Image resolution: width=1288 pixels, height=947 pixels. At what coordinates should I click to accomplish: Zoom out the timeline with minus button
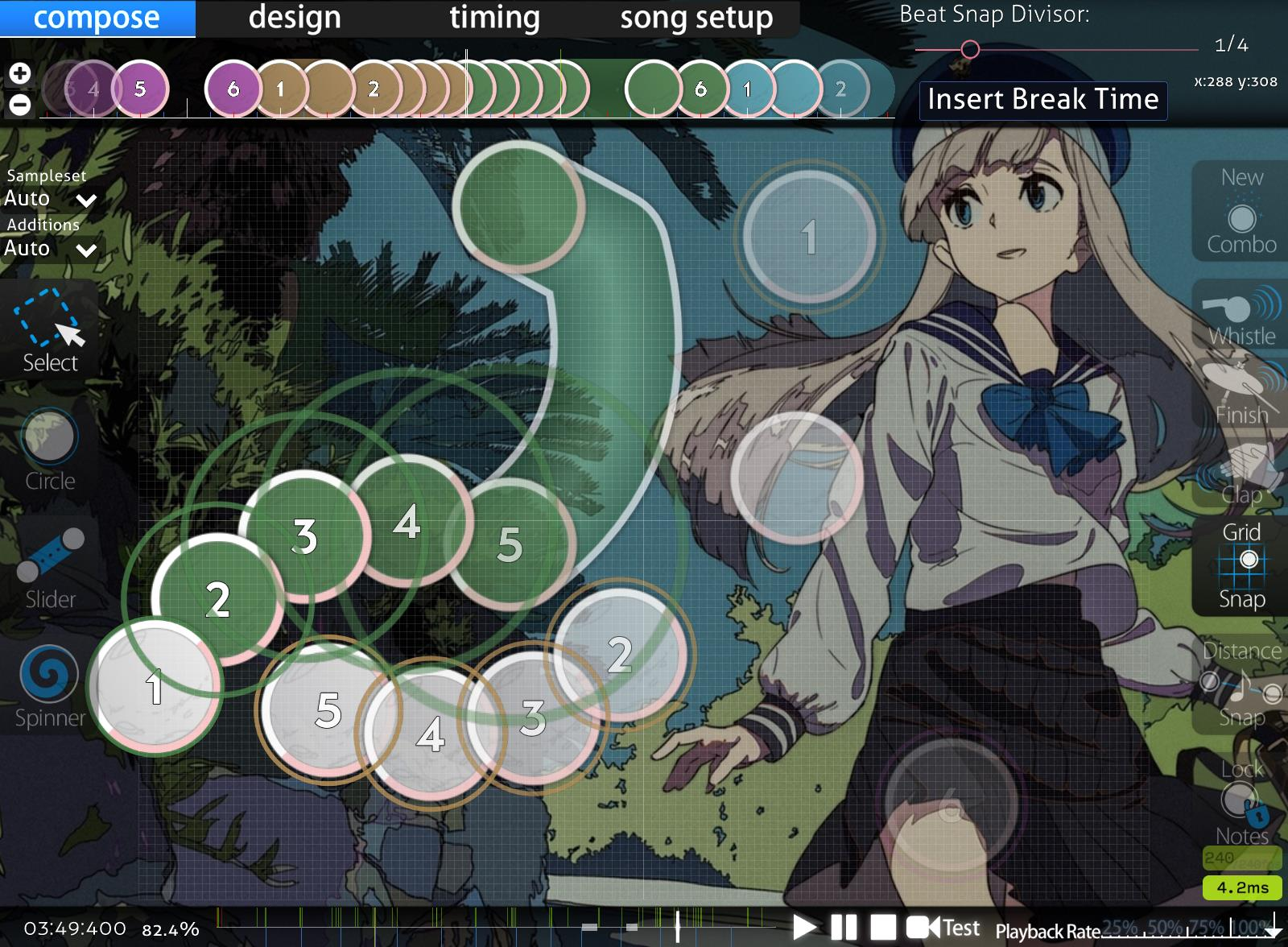coord(20,104)
